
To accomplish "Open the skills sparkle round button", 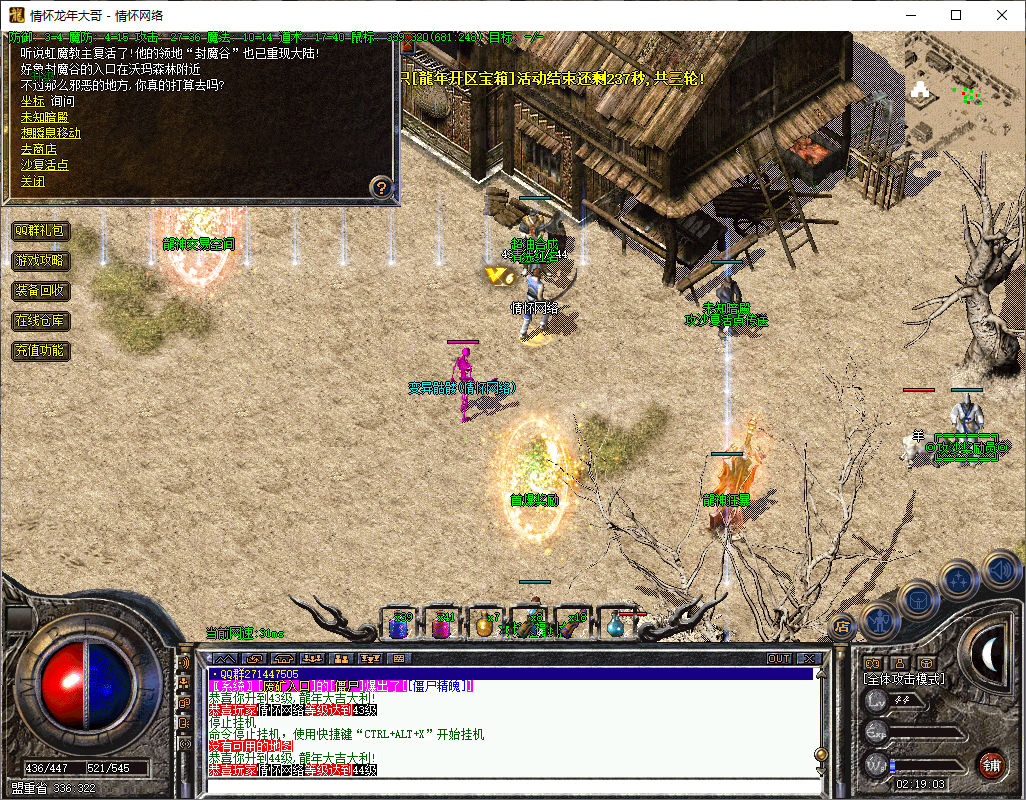I will pos(959,578).
